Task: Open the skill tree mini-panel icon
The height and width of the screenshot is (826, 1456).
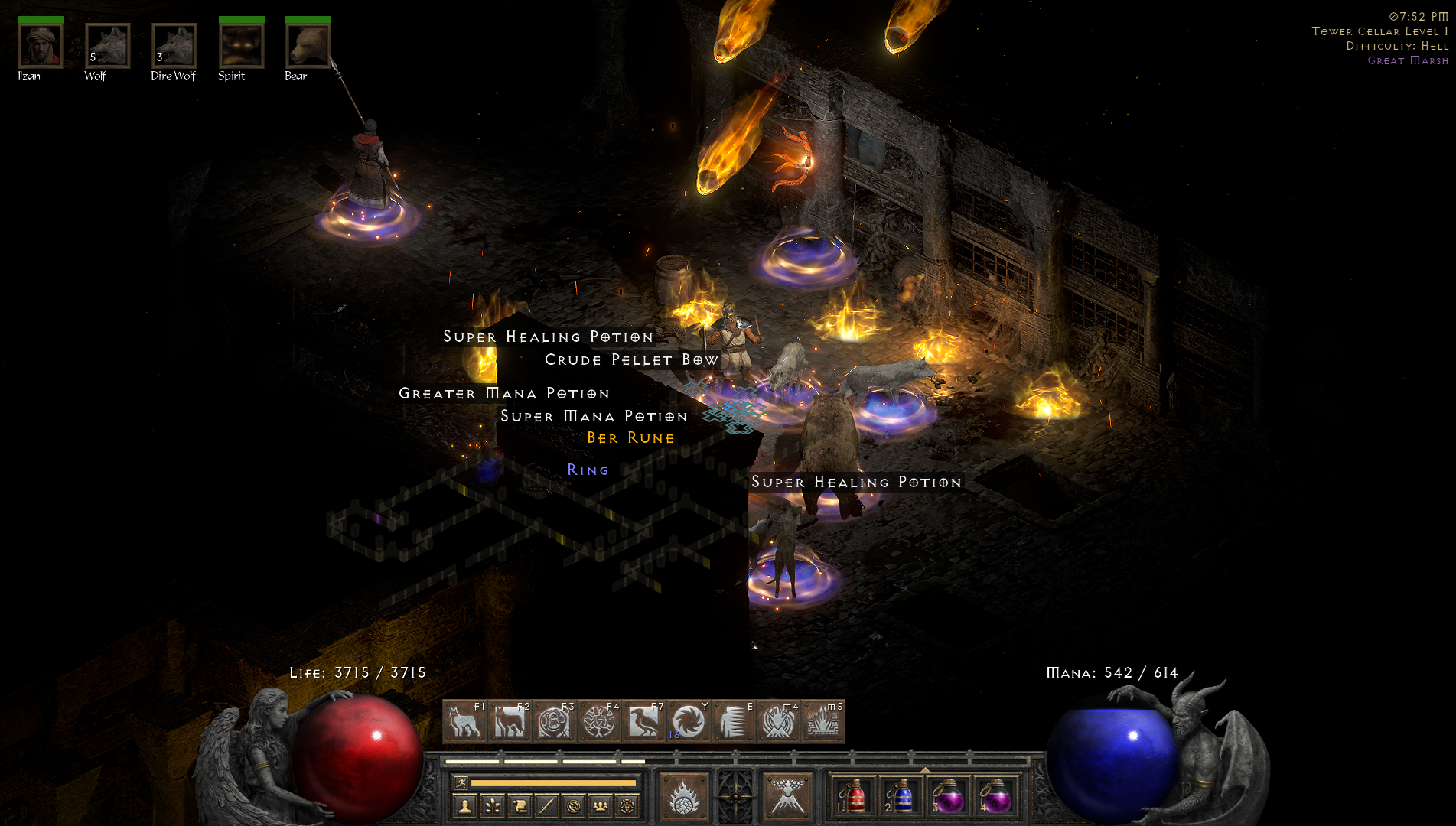Action: pyautogui.click(x=493, y=805)
